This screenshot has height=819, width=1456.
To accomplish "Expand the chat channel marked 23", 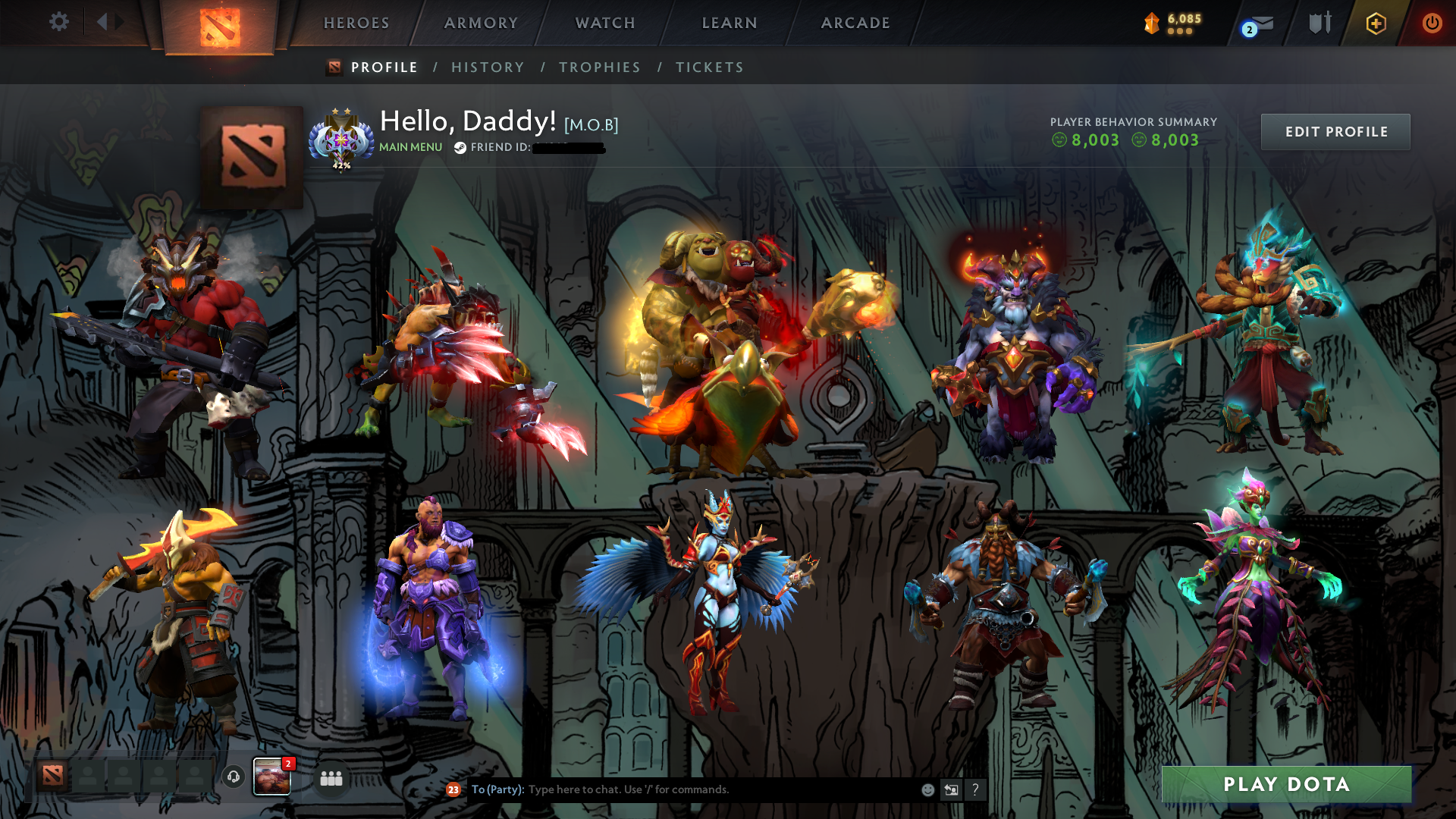I will pyautogui.click(x=453, y=789).
